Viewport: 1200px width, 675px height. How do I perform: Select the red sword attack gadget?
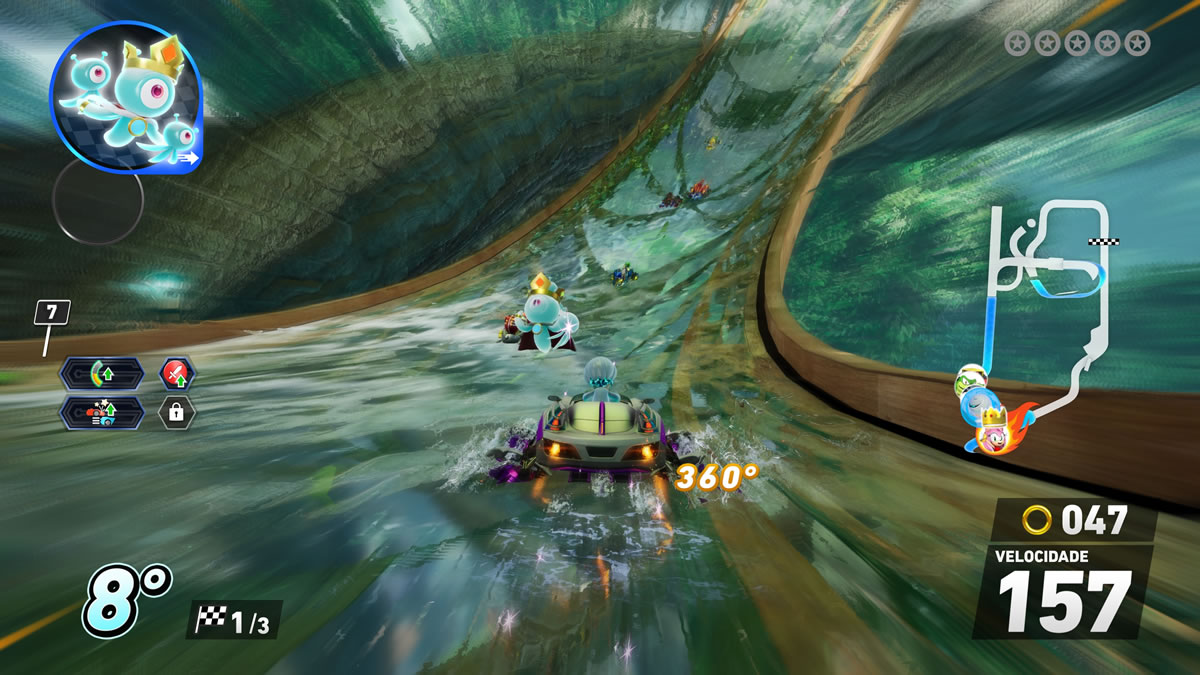tap(177, 374)
